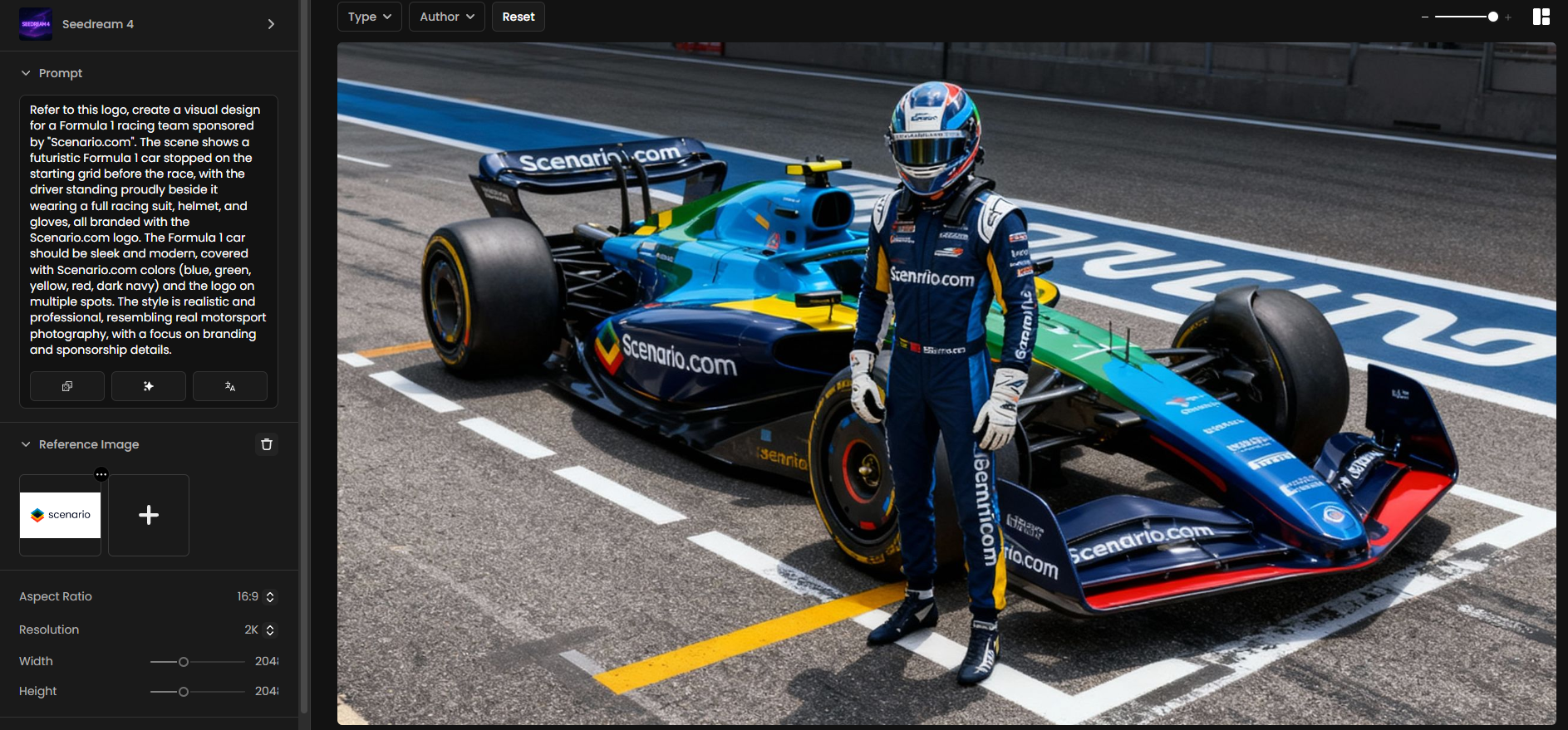Viewport: 1568px width, 730px height.
Task: Collapse the Prompt section
Action: click(26, 73)
